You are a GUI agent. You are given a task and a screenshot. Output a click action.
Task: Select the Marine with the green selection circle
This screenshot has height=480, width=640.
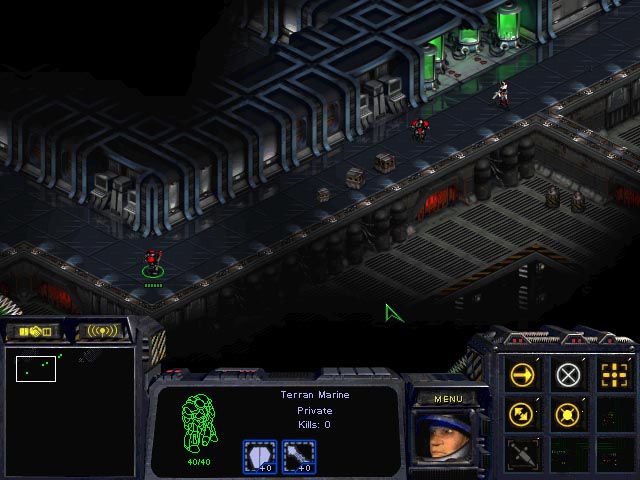[152, 263]
